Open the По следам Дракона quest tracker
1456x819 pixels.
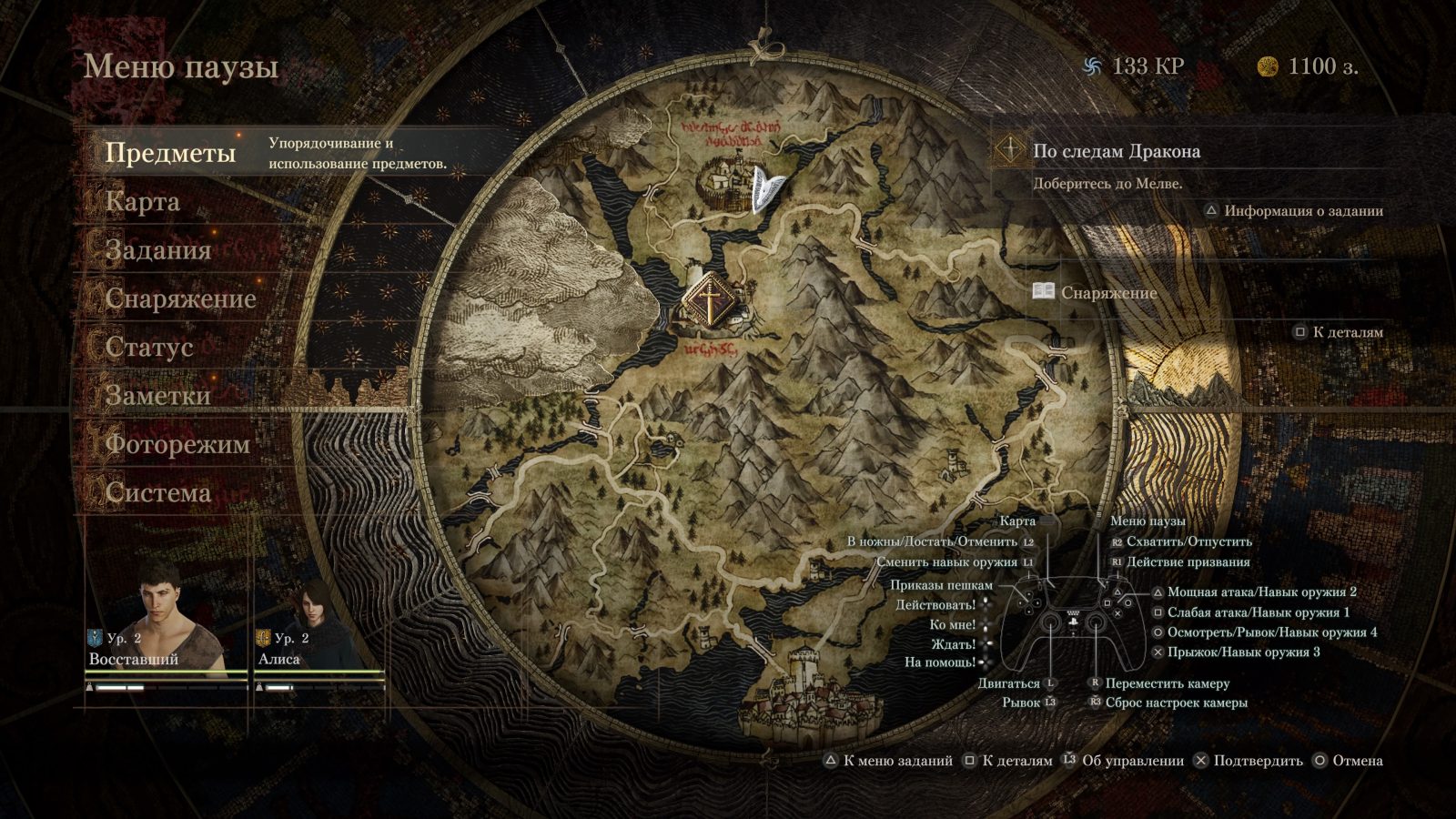[x=1116, y=151]
